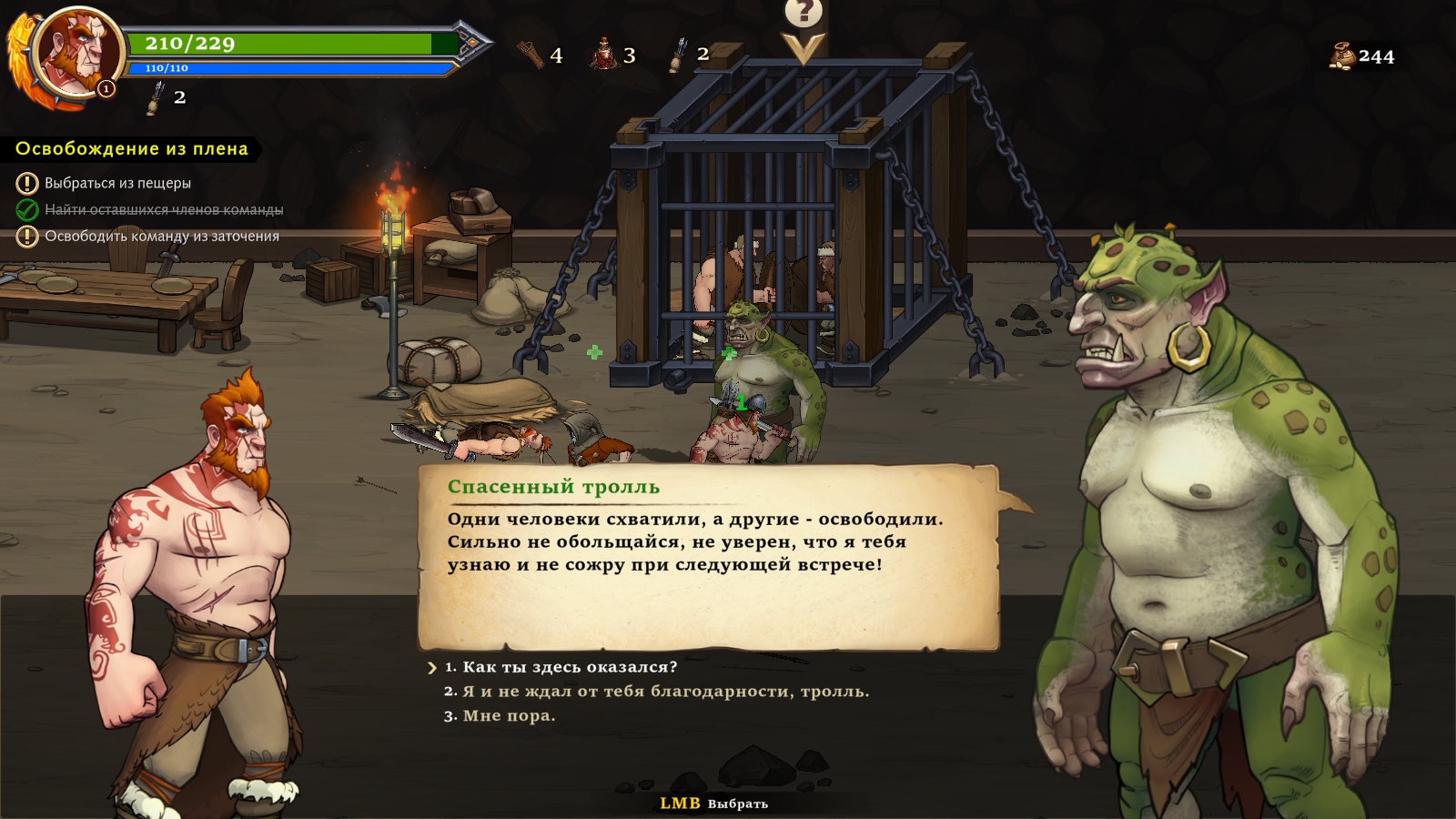The image size is (1456, 819).
Task: Pick the "Мне пора." dialogue option
Action: (509, 716)
